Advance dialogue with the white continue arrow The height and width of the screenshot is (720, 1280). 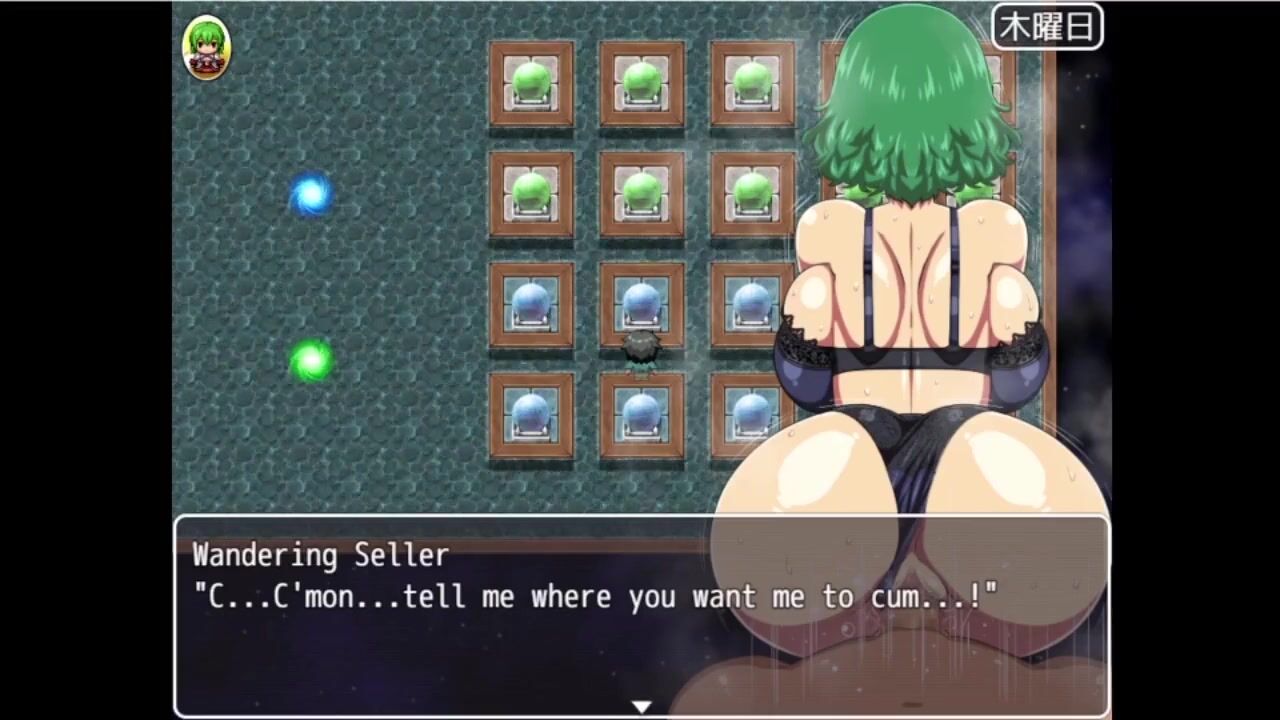pyautogui.click(x=641, y=706)
